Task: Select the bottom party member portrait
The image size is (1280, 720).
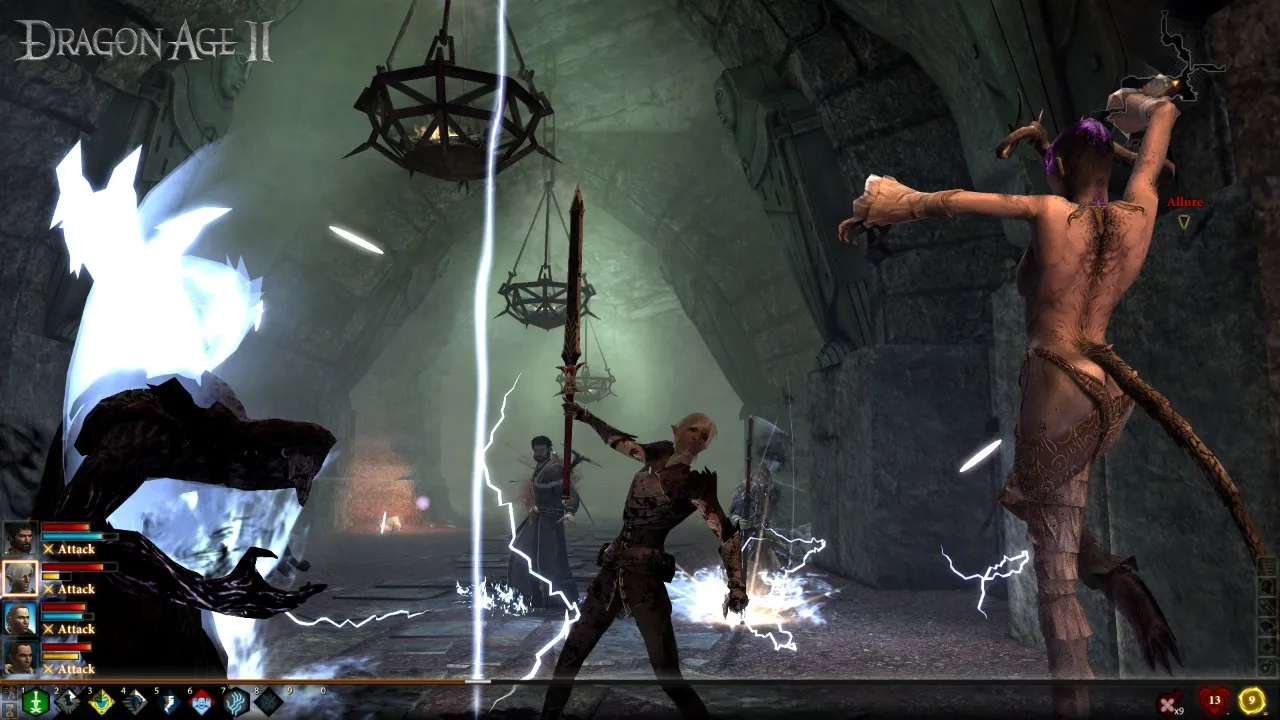Action: (x=20, y=657)
